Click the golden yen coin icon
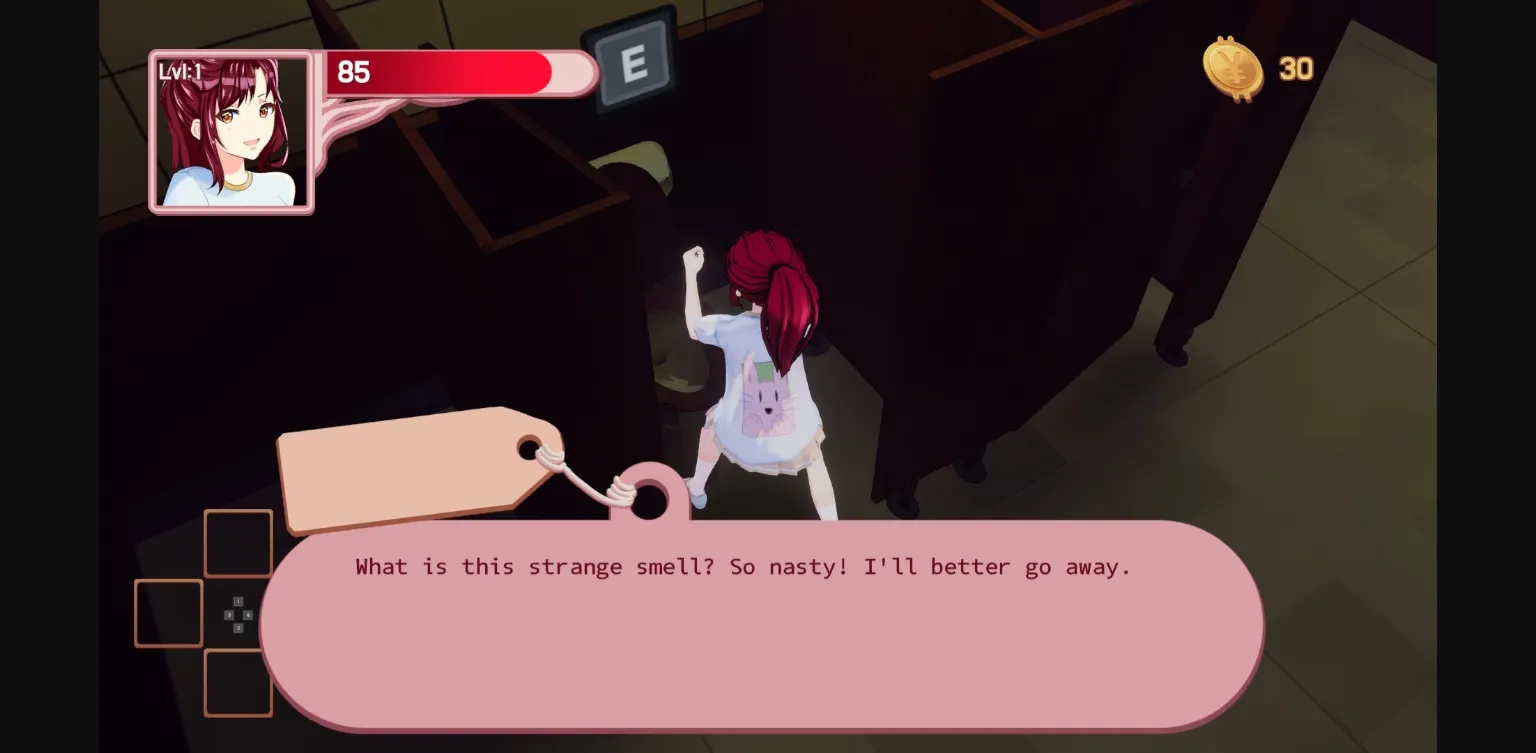 tap(1235, 70)
